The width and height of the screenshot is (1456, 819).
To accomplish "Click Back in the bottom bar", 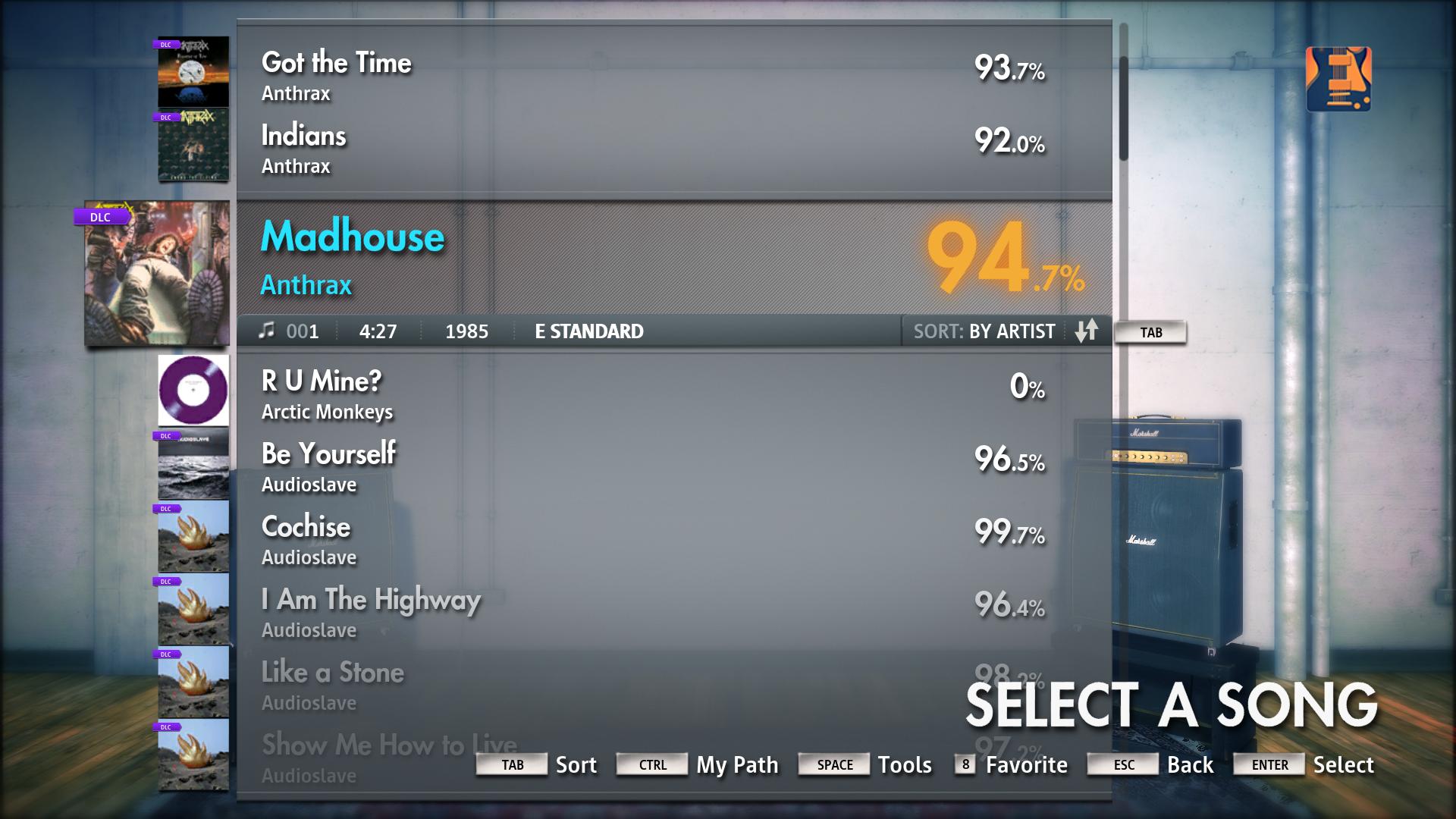I will tap(1189, 765).
